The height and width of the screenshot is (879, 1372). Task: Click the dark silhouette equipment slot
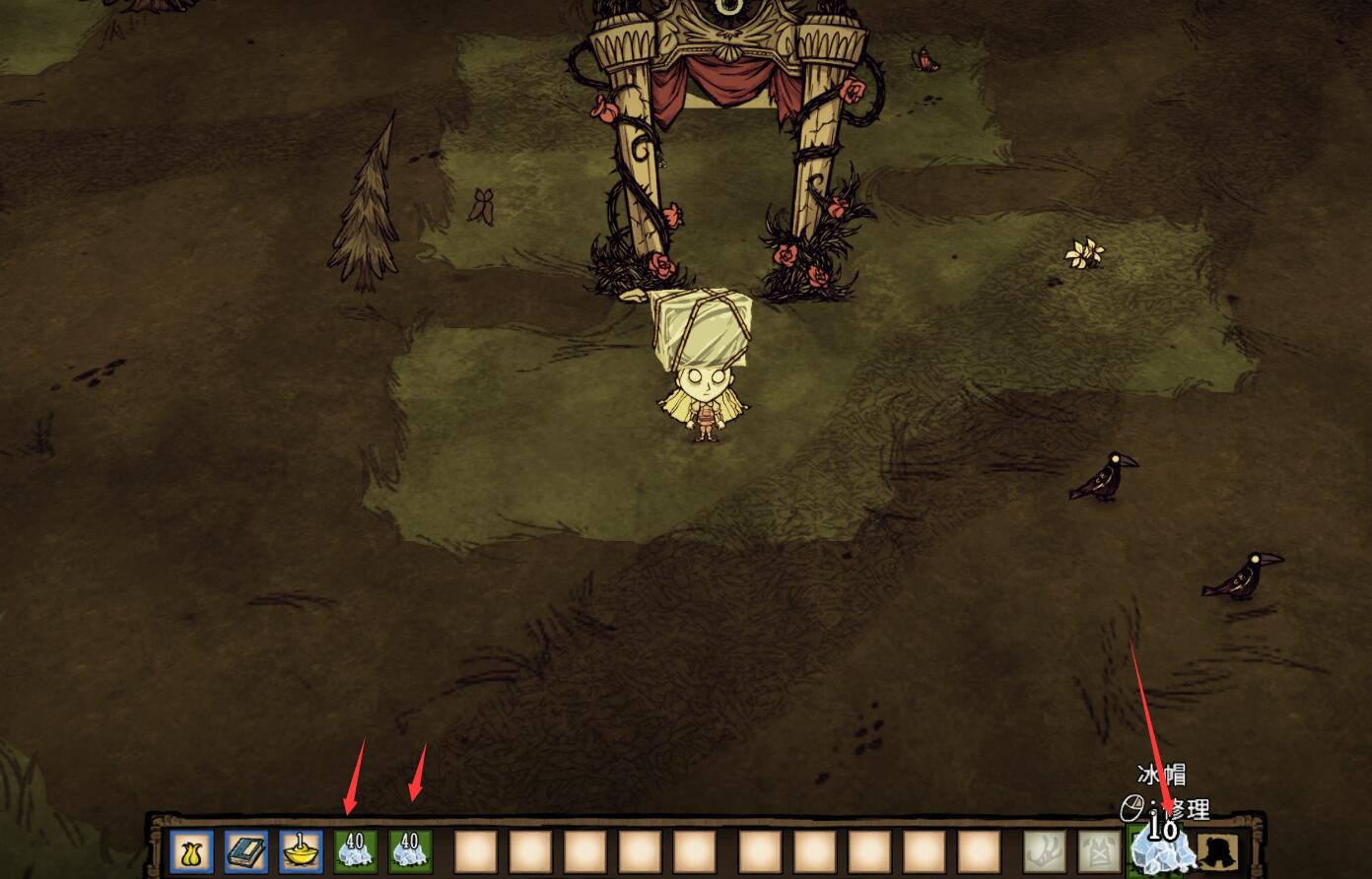1219,850
